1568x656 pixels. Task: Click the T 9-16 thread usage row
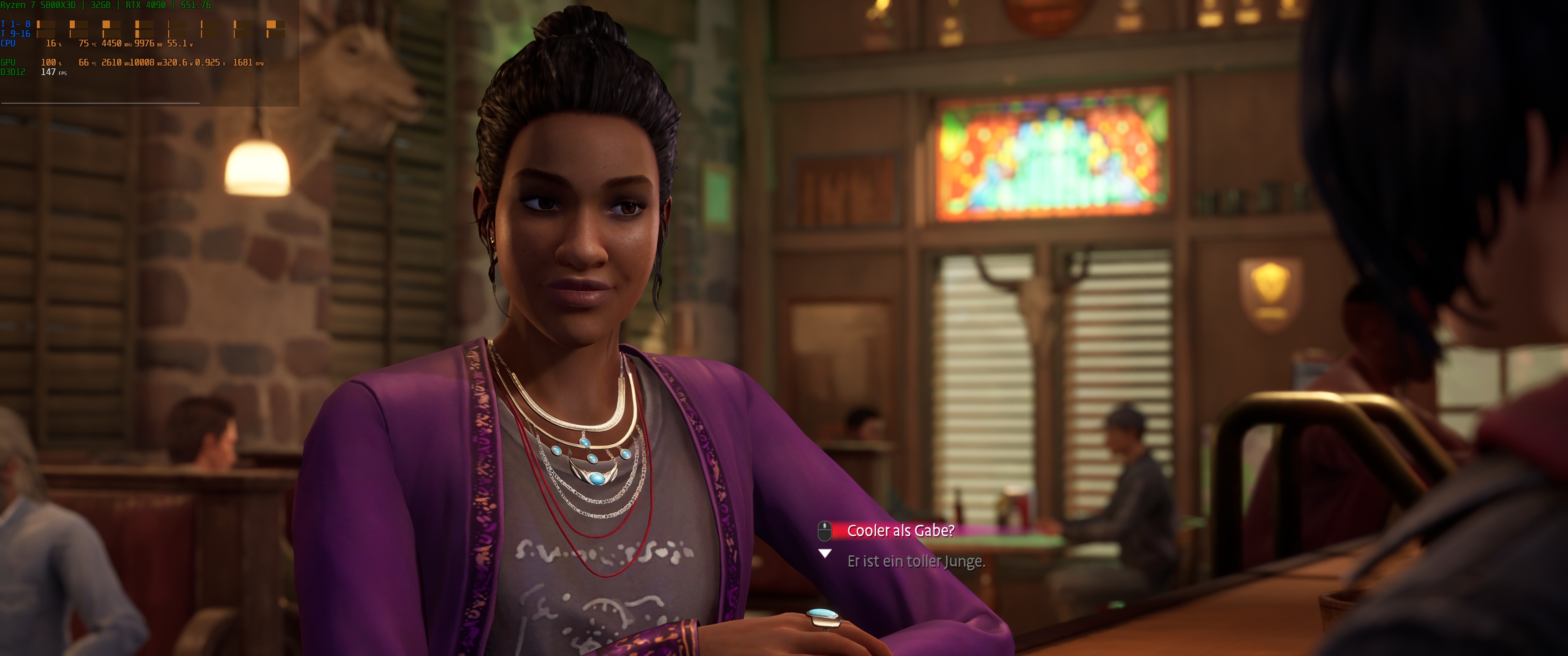[x=15, y=34]
